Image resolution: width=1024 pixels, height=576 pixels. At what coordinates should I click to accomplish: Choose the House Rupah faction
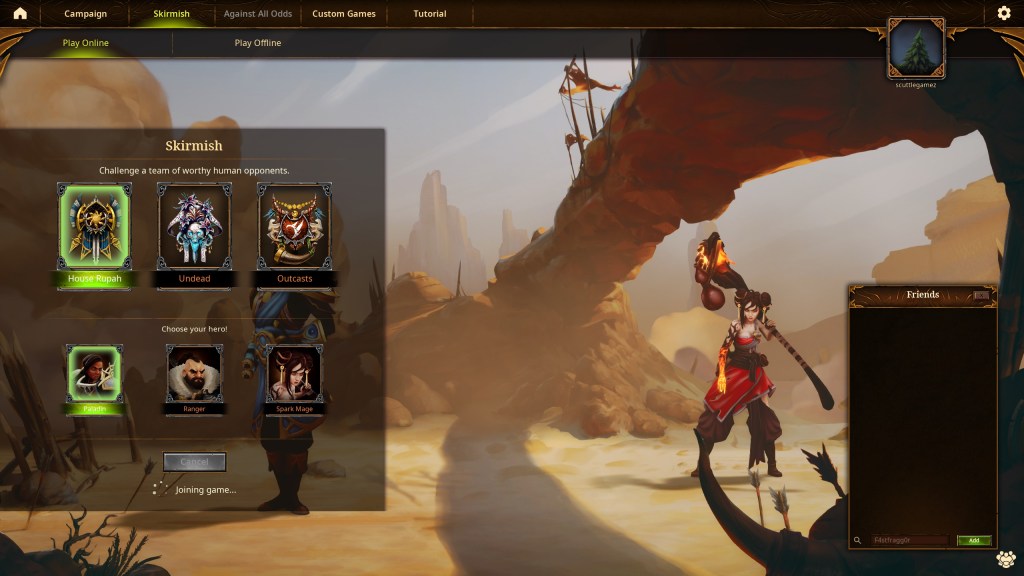(x=95, y=228)
